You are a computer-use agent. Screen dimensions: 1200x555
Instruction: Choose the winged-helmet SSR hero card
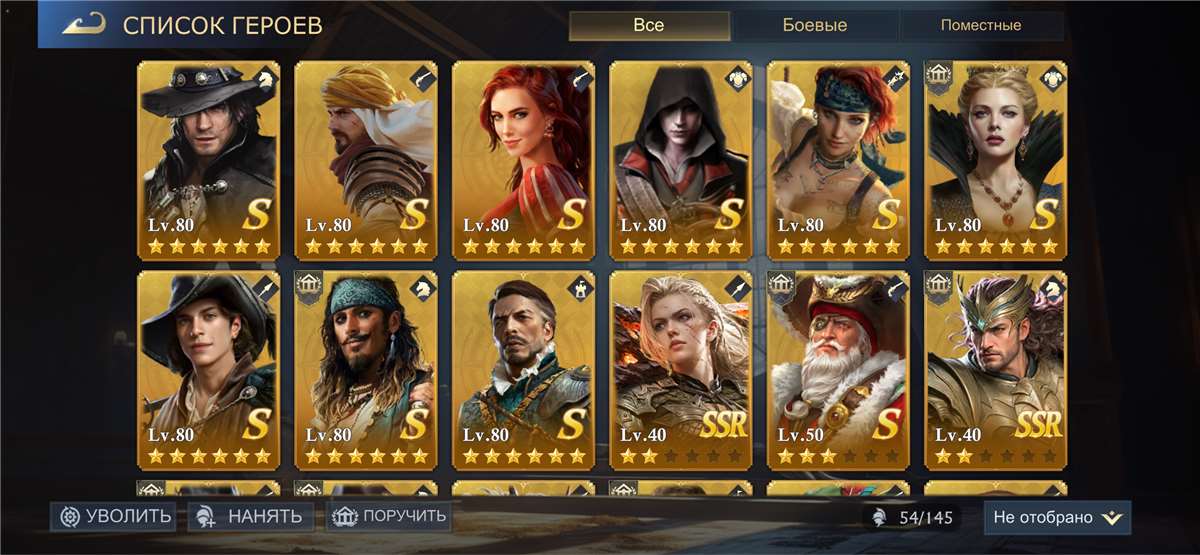pos(996,370)
